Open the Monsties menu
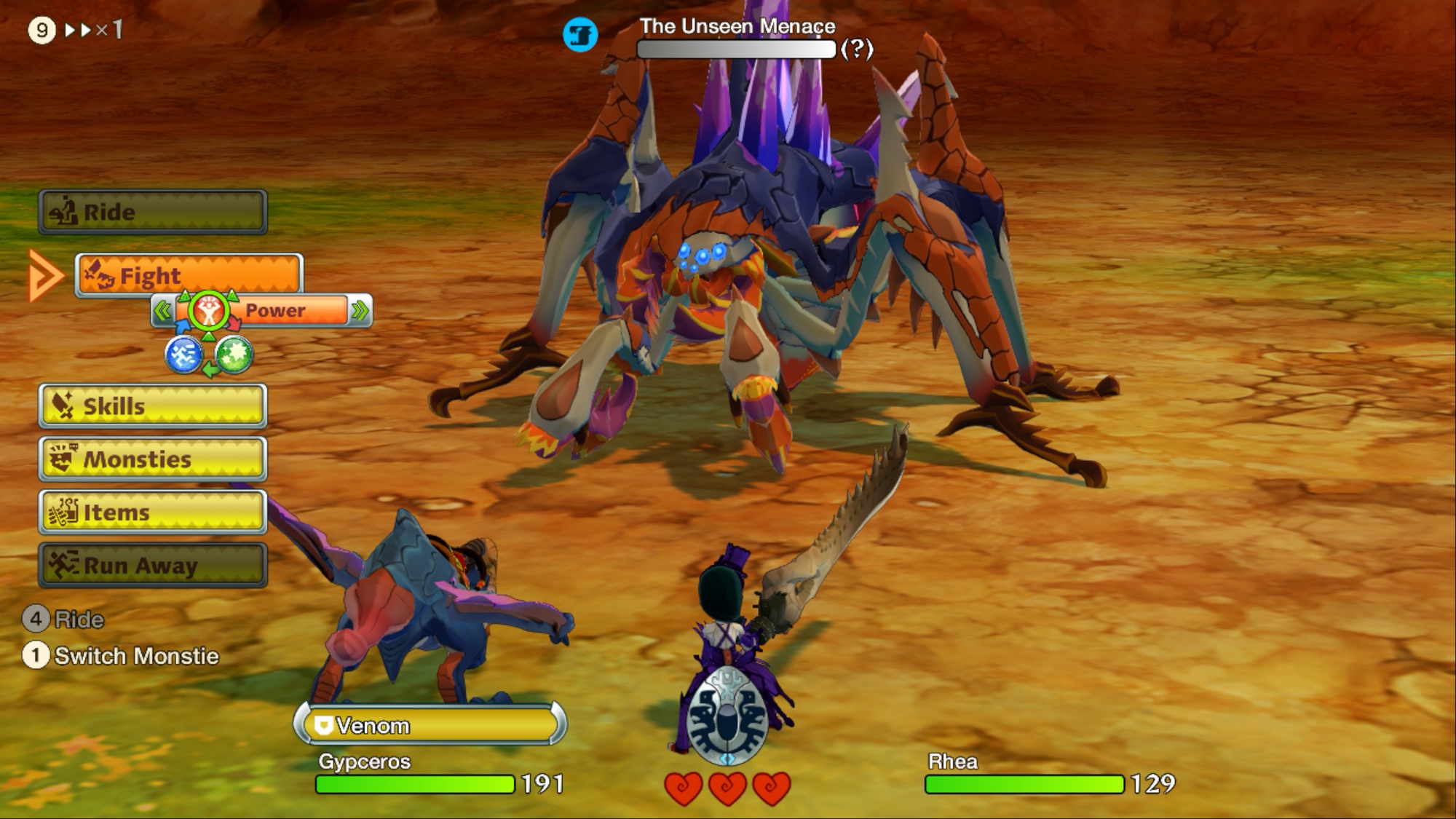 [x=153, y=459]
